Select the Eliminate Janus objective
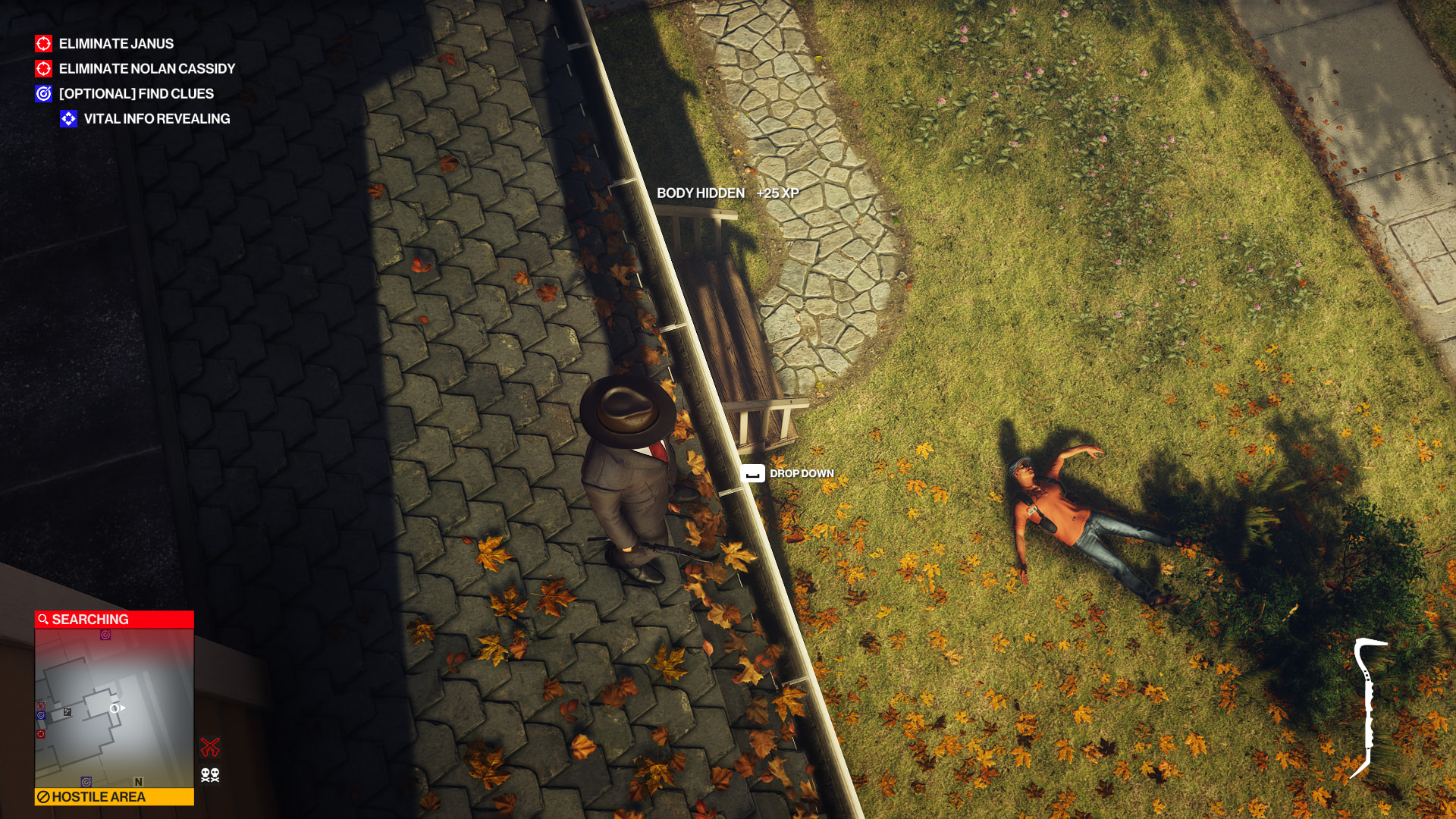This screenshot has width=1456, height=819. (116, 44)
